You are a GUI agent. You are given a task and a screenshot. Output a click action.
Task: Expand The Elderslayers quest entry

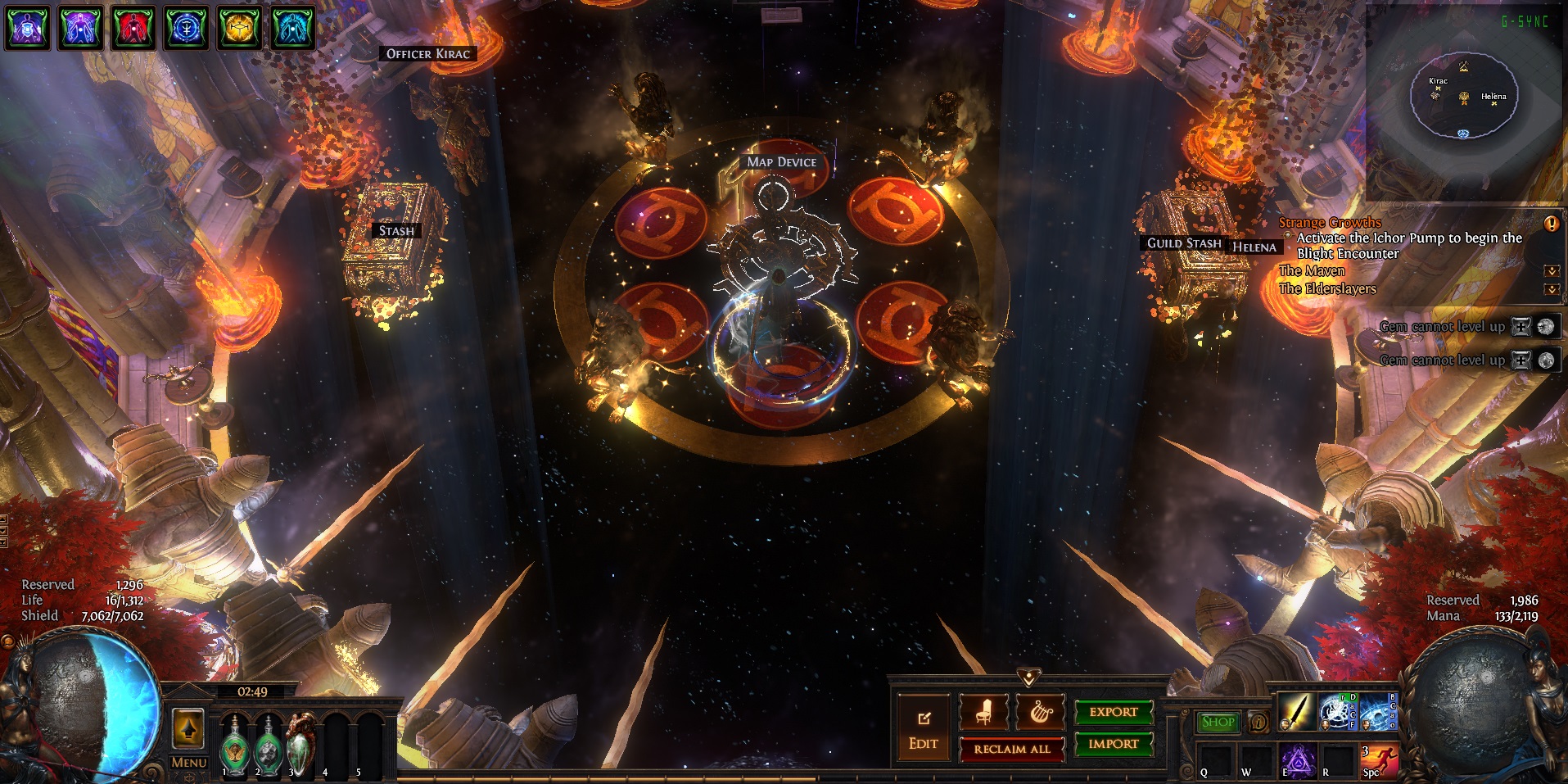[x=1551, y=289]
